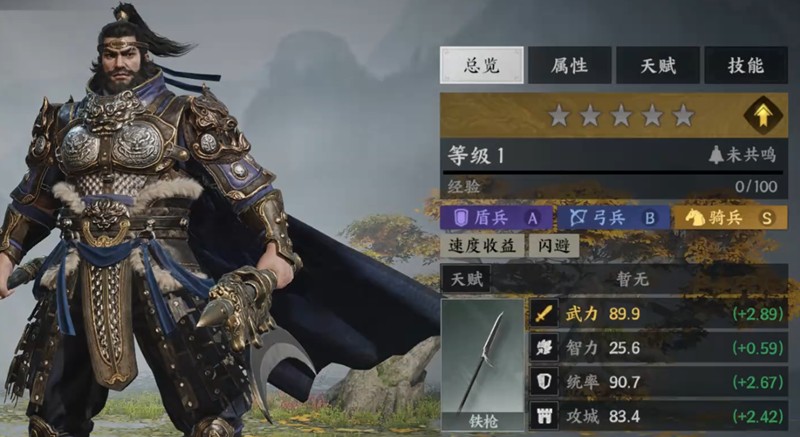The height and width of the screenshot is (437, 800).
Task: Show the 天赋 talent tab
Action: (657, 66)
